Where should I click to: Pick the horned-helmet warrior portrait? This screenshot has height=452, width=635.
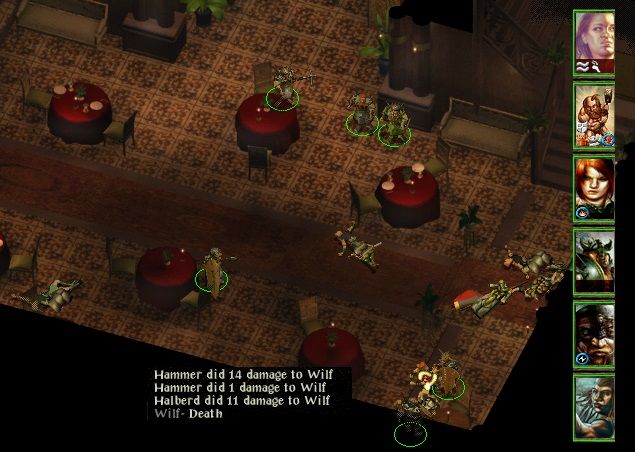[x=593, y=261]
